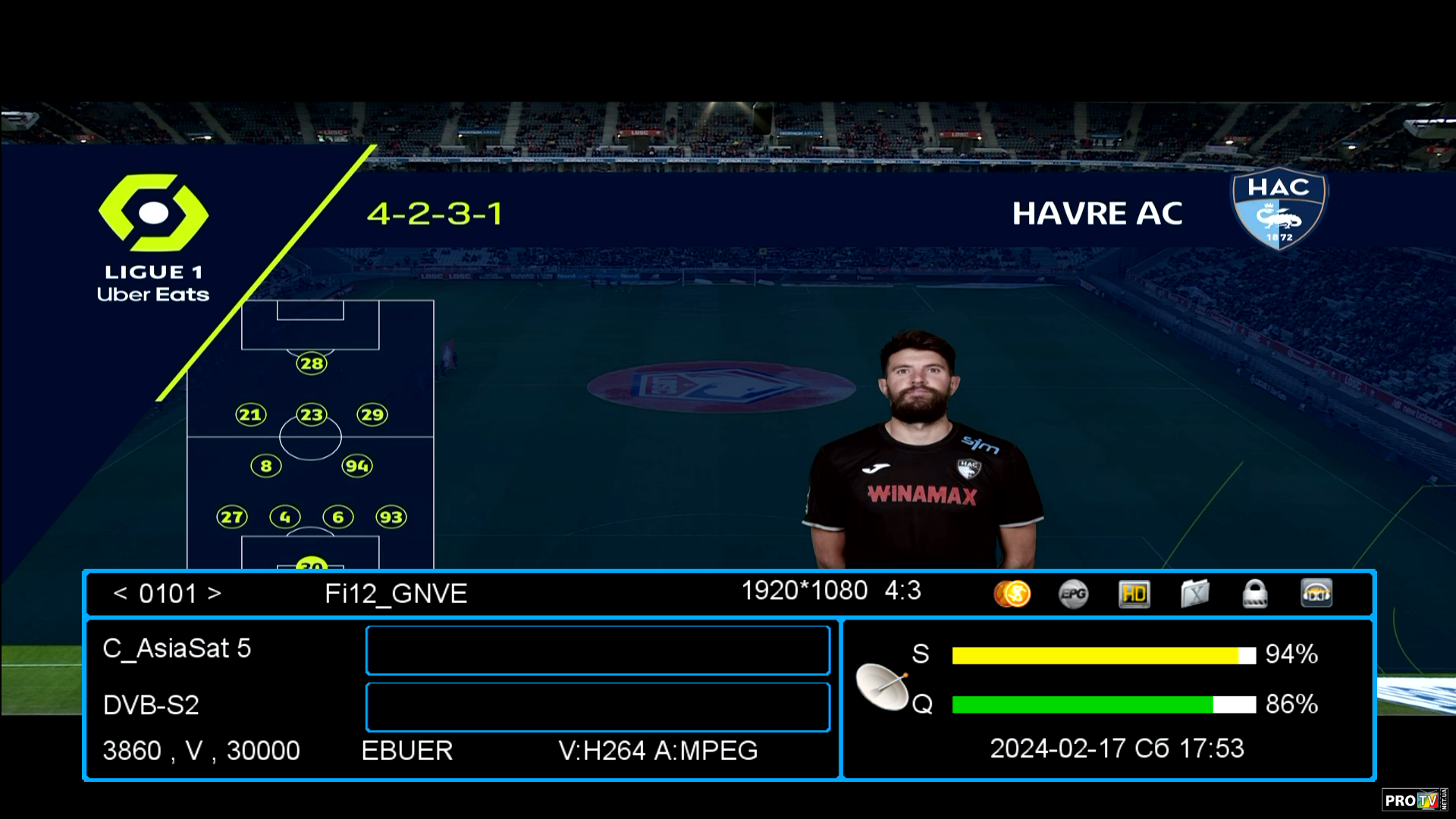The image size is (1456, 819).
Task: Click the right arrow beside channel 0101
Action: (x=215, y=593)
